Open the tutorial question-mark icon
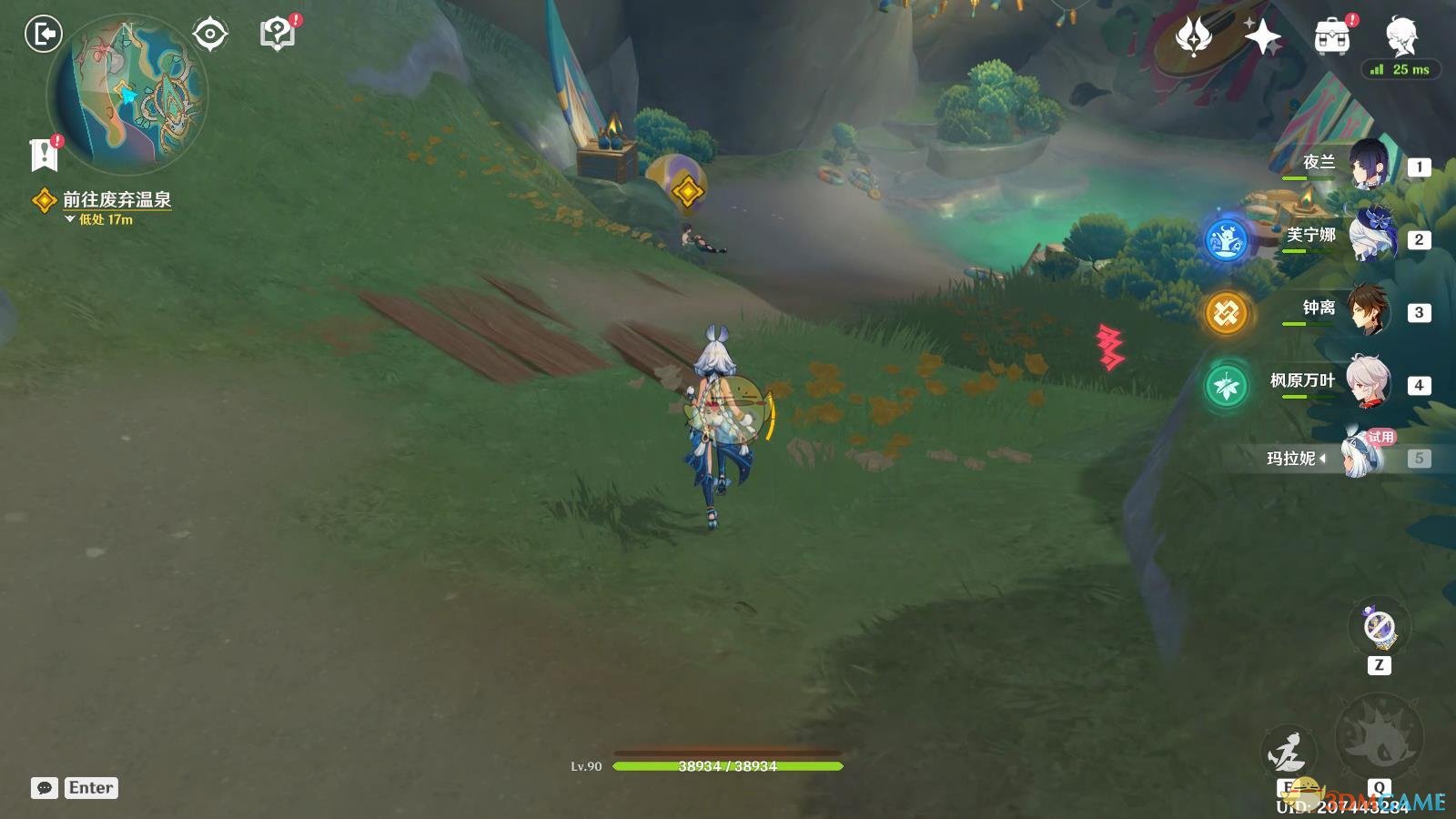The width and height of the screenshot is (1456, 819). [278, 35]
